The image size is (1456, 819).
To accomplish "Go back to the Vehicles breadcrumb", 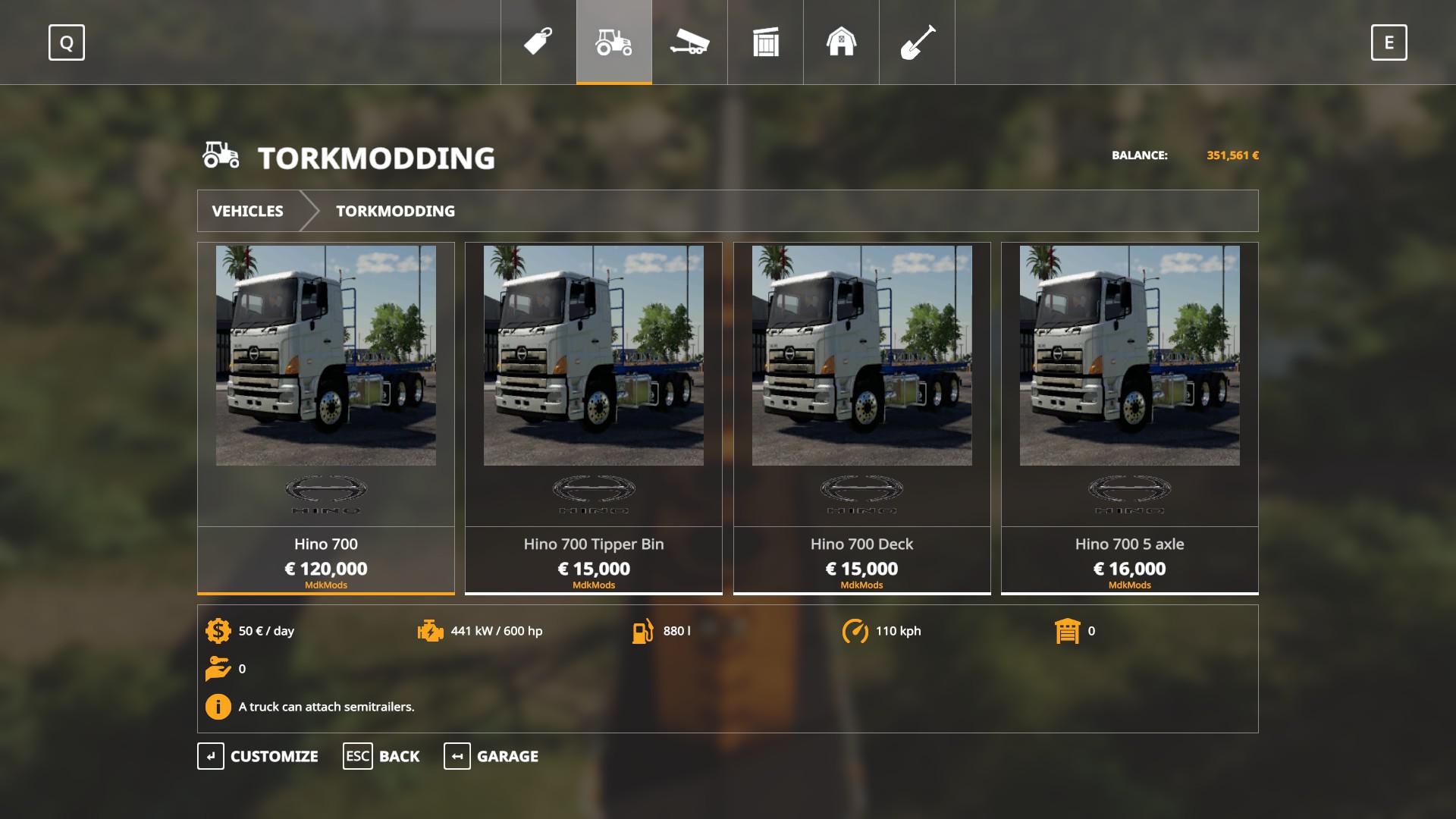I will (248, 211).
